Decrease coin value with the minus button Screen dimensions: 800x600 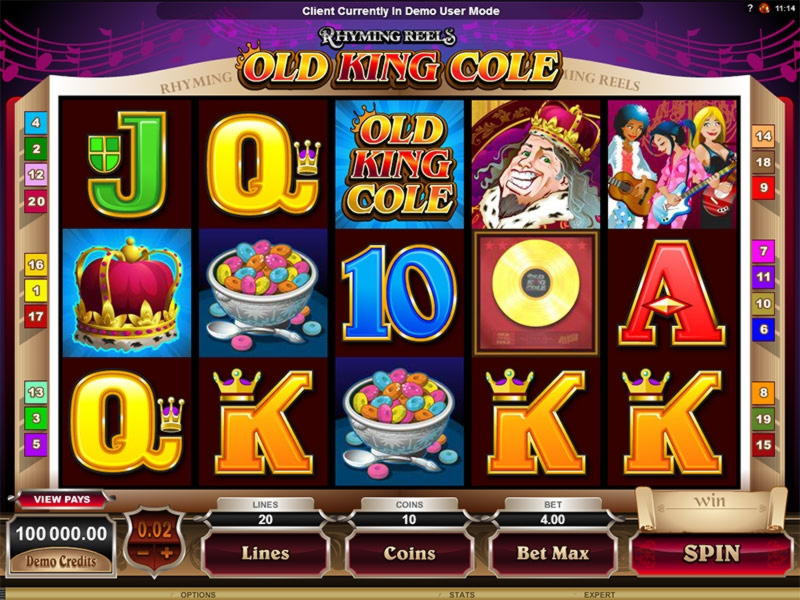[143, 551]
